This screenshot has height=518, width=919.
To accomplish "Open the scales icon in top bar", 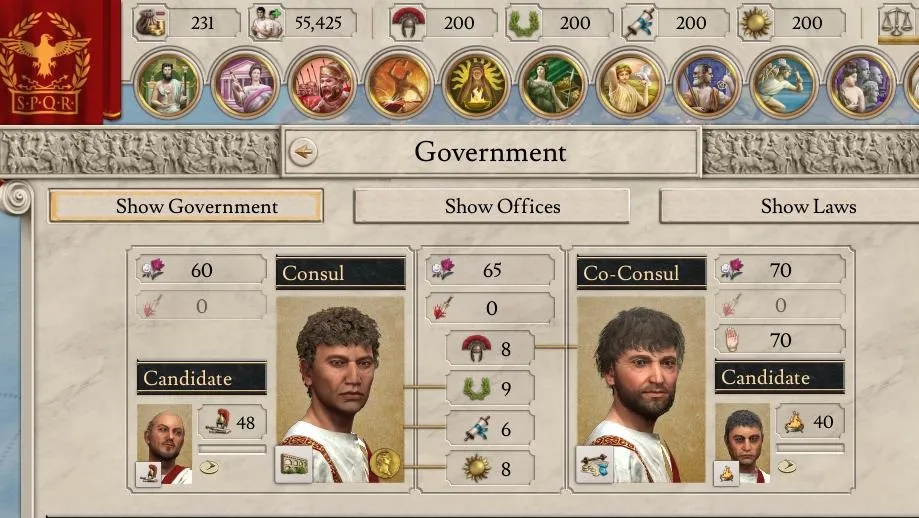I will click(896, 24).
